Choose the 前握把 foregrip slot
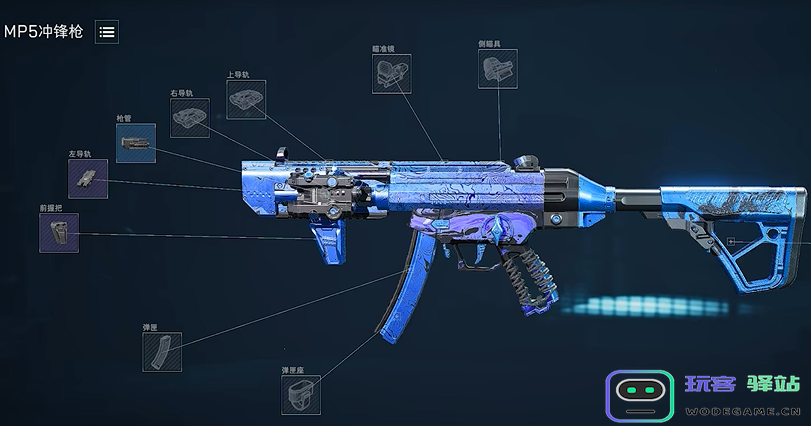 point(59,232)
